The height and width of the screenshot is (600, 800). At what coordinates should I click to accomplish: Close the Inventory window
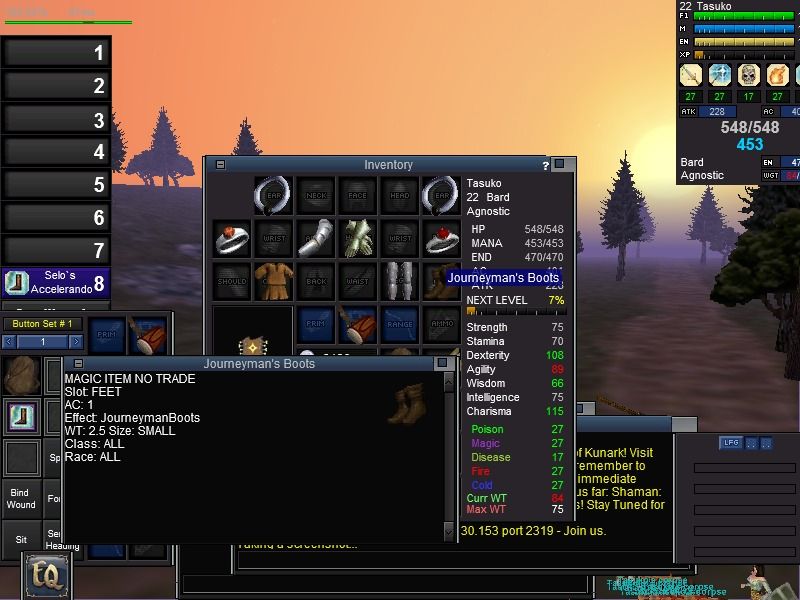tap(560, 164)
